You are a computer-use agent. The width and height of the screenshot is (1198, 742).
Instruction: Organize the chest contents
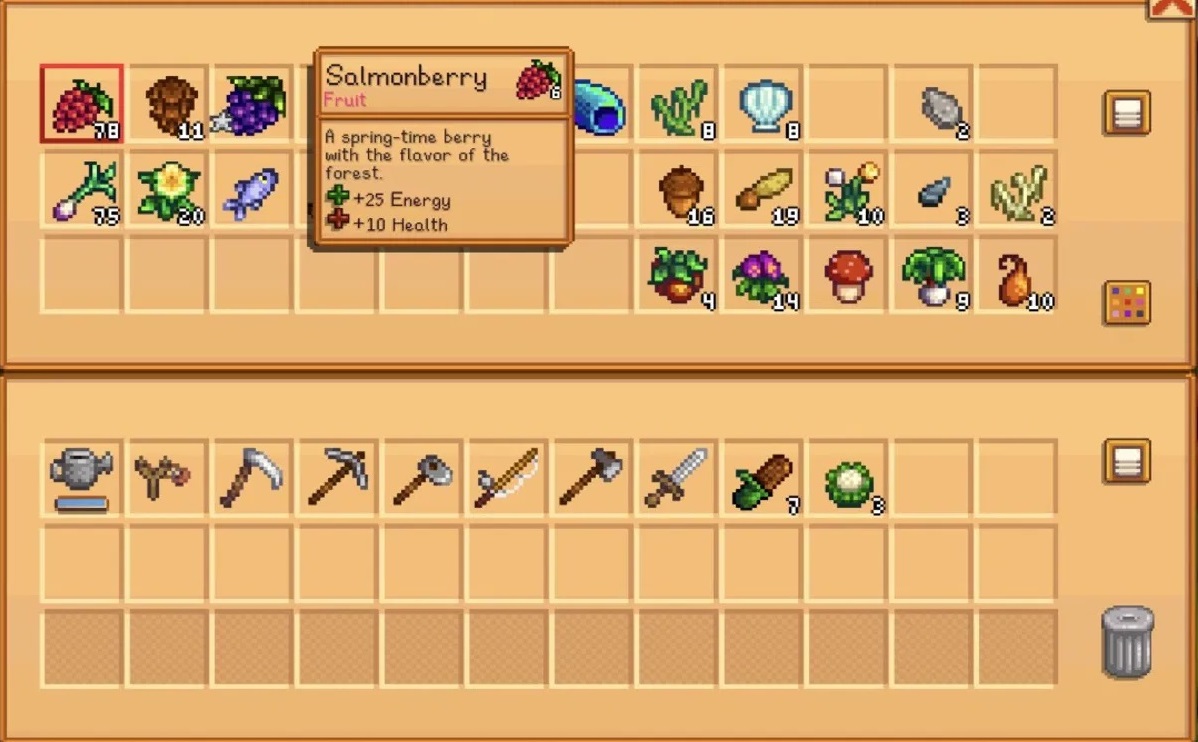click(x=1126, y=112)
